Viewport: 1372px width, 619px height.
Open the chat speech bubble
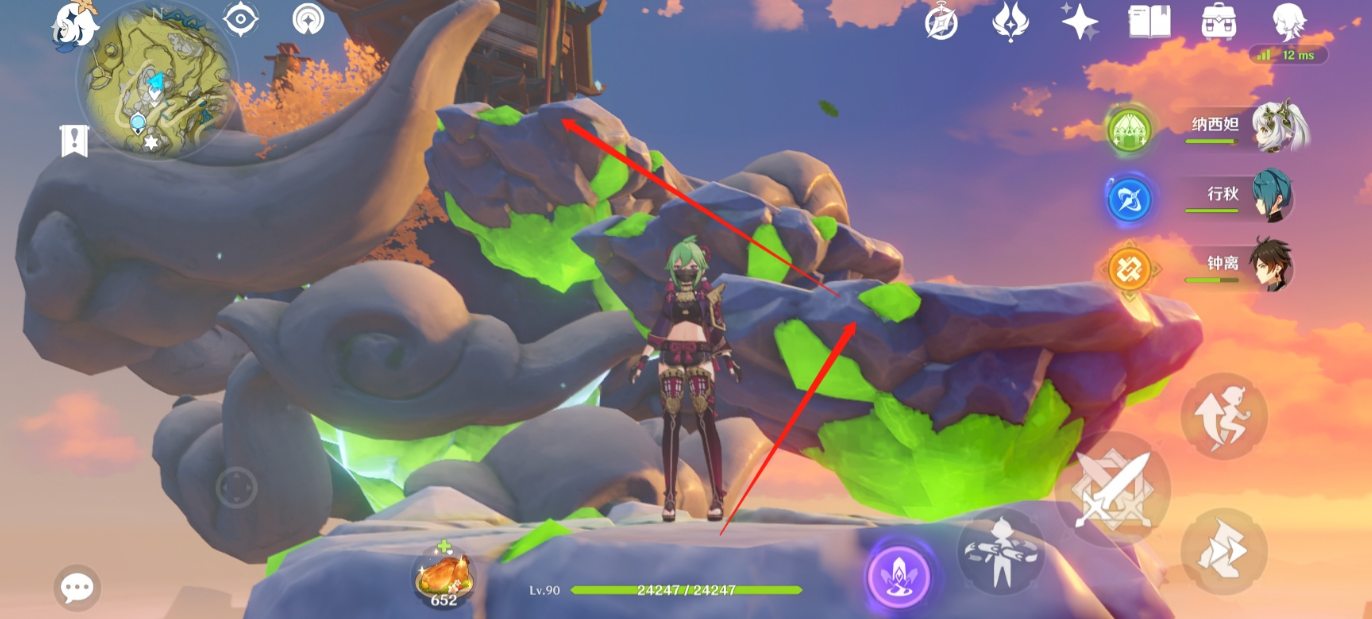[77, 587]
